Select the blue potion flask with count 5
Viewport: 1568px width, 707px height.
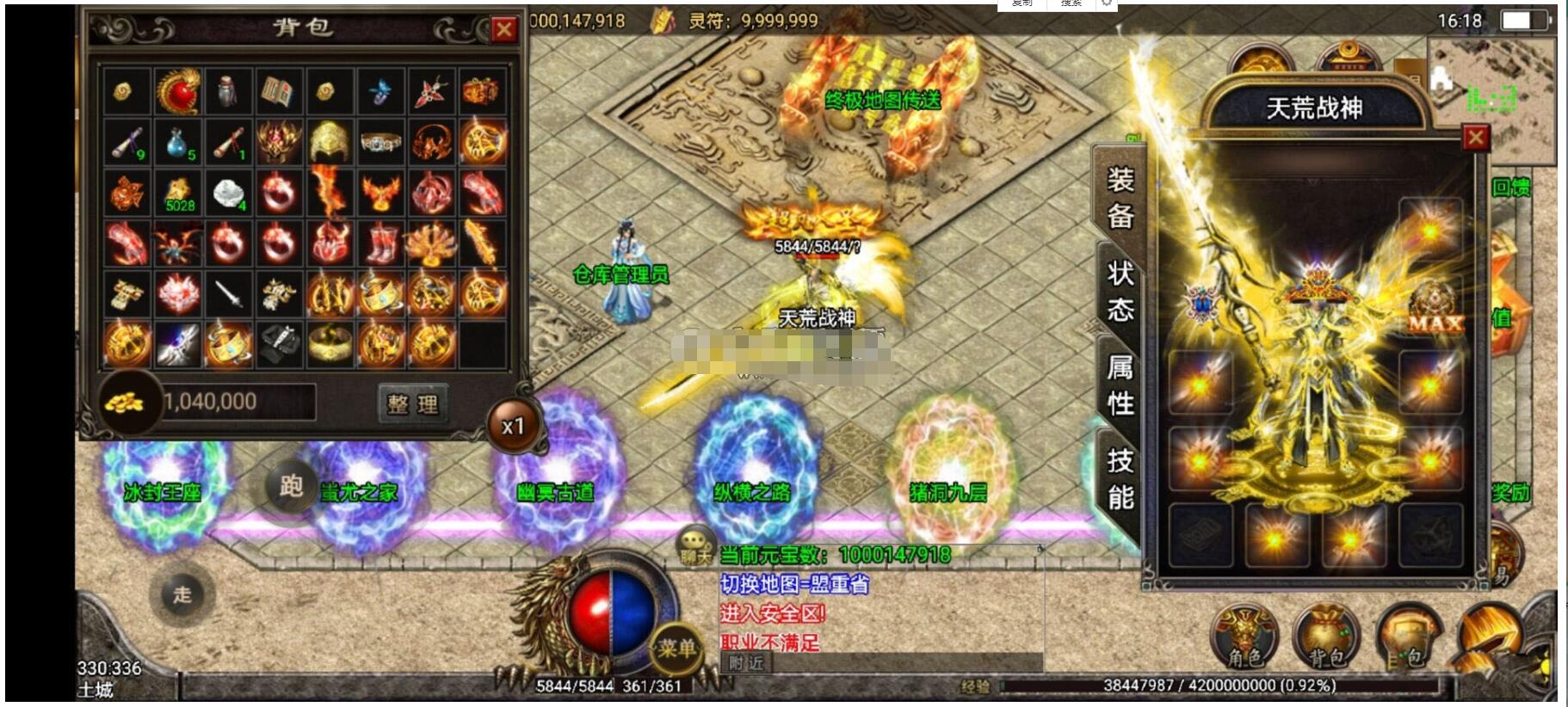point(178,142)
